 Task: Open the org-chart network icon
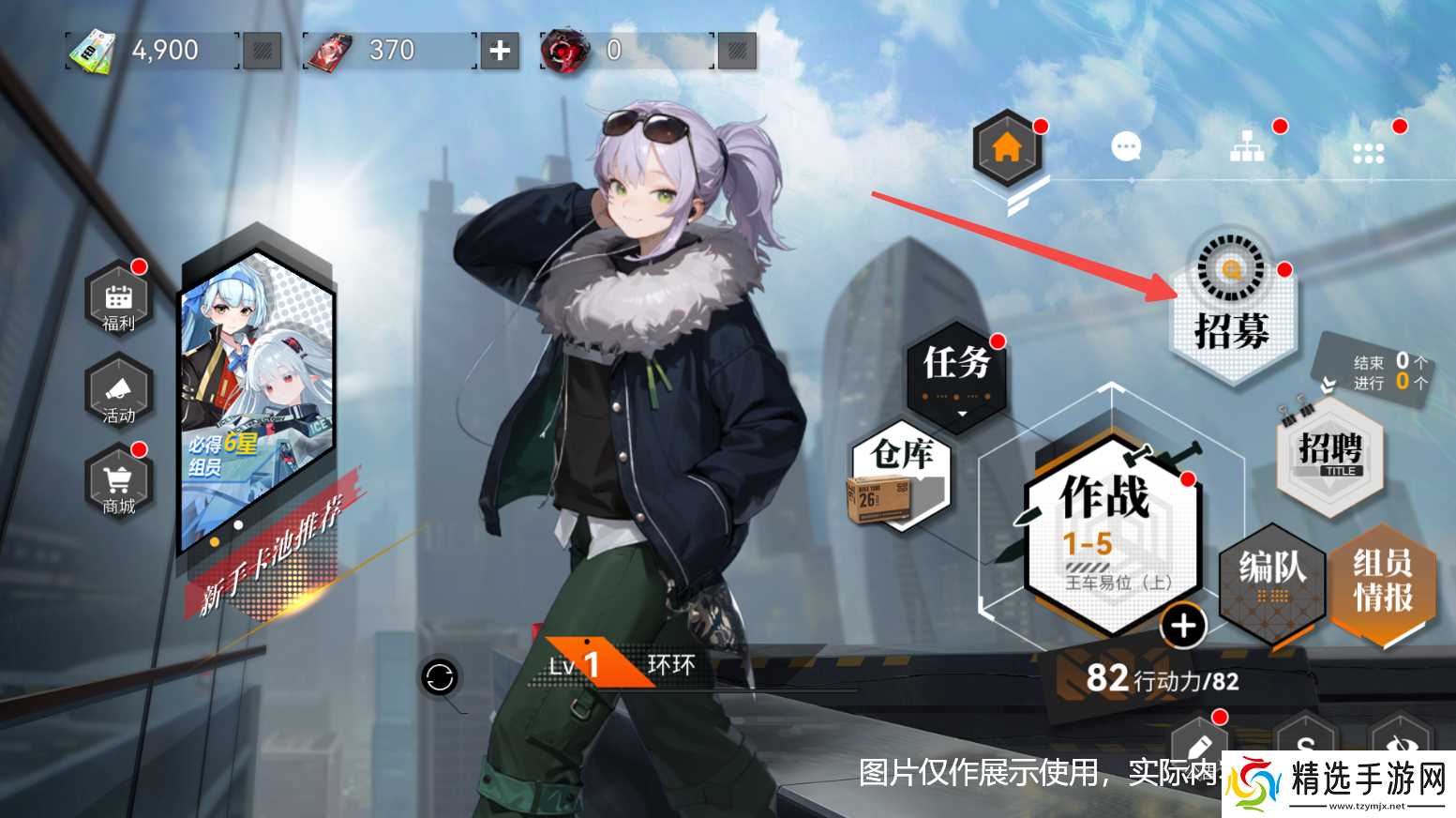point(1247,147)
